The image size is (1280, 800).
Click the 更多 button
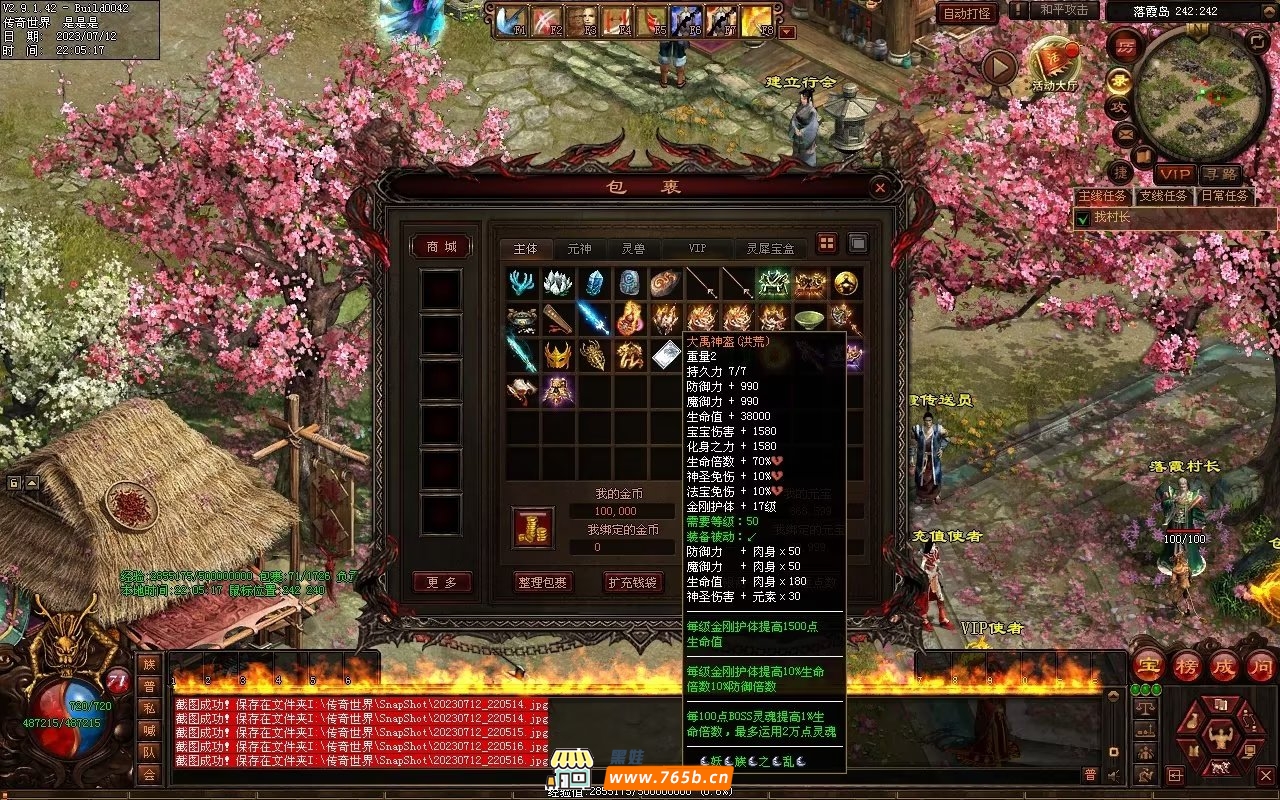click(441, 582)
